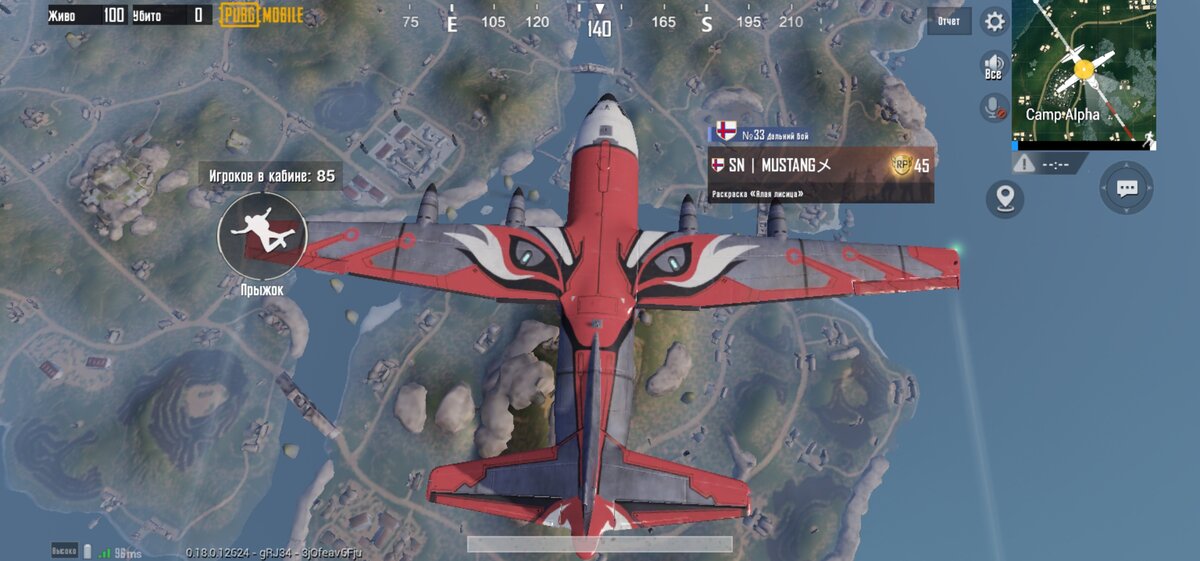1200x561 pixels.
Task: Tap the Прыжок jump button
Action: 262,235
